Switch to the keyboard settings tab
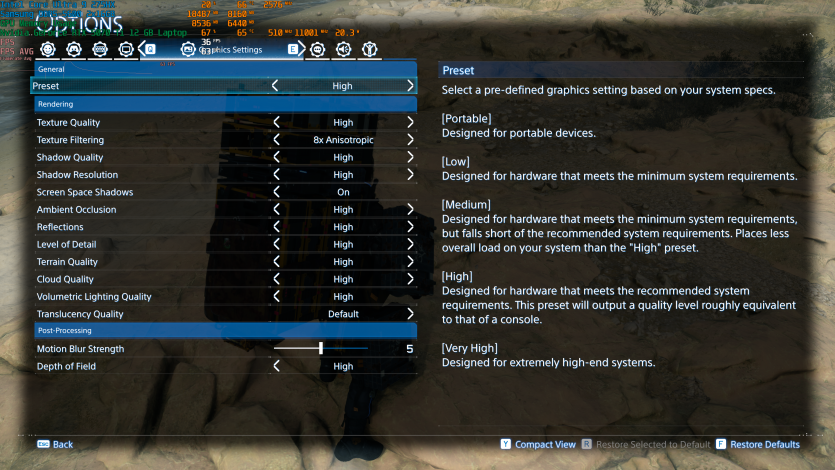The height and width of the screenshot is (470, 835). (x=99, y=48)
